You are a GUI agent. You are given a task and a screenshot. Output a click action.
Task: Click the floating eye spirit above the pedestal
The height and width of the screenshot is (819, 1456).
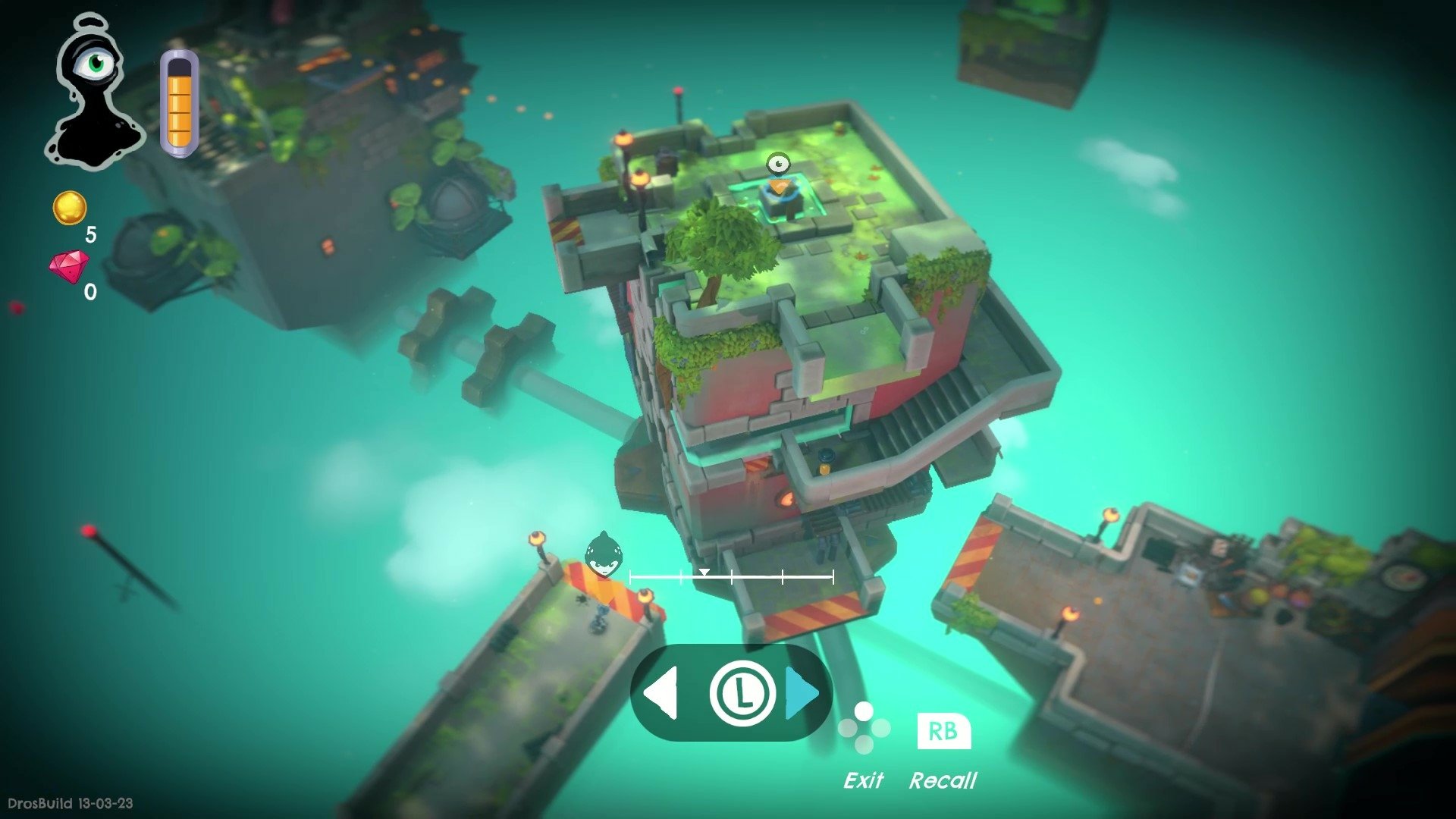pyautogui.click(x=778, y=163)
